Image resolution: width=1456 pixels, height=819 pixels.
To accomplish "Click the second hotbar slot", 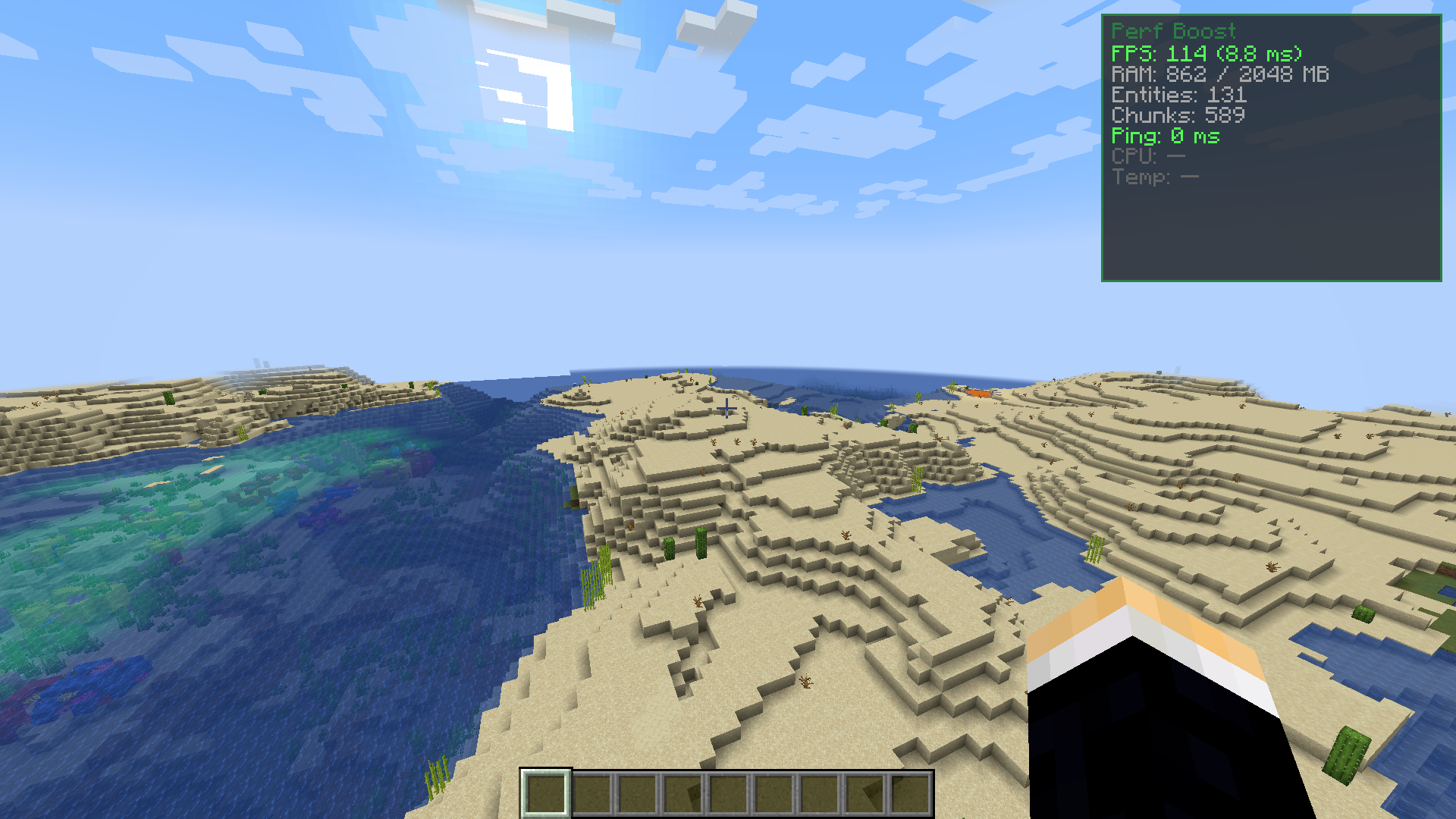I will (591, 793).
